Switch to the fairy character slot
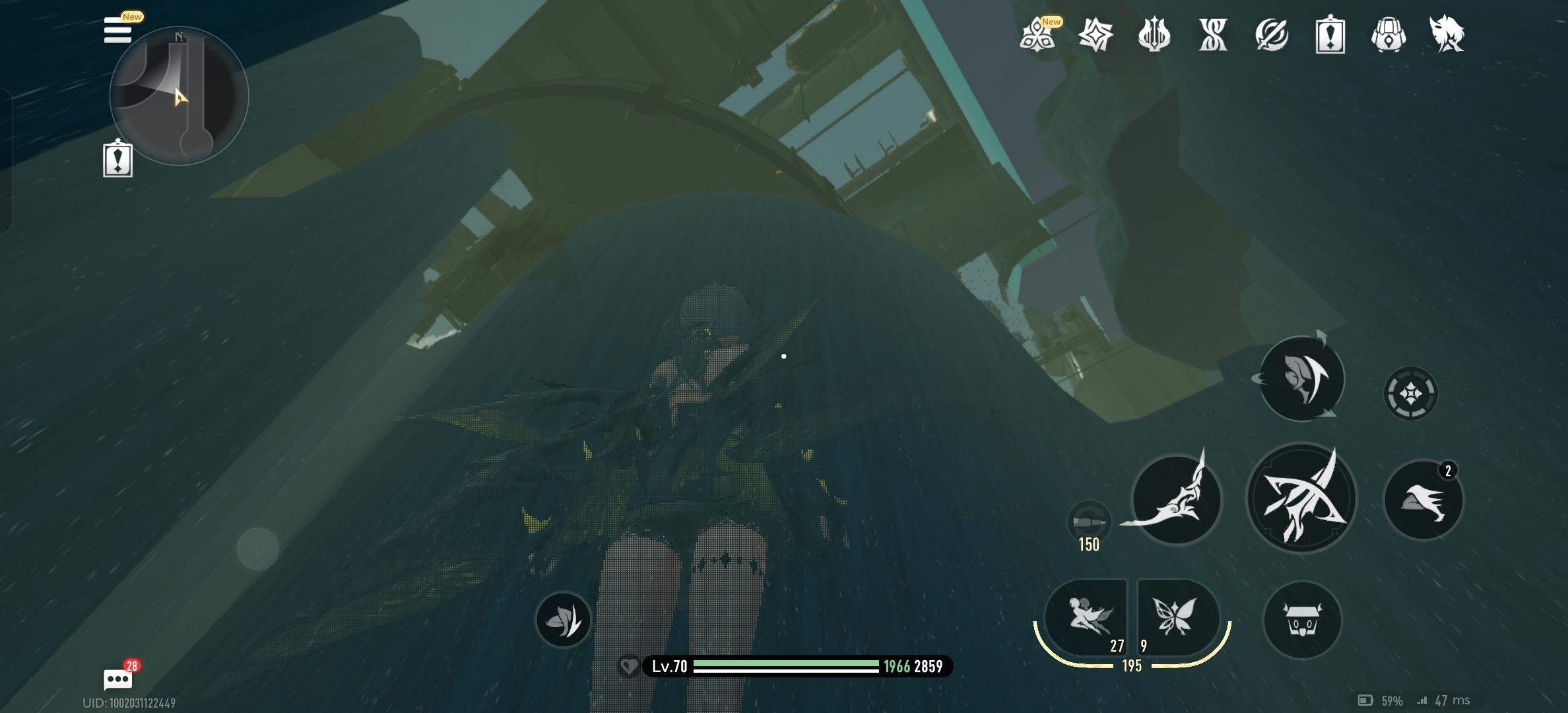 pos(1087,617)
